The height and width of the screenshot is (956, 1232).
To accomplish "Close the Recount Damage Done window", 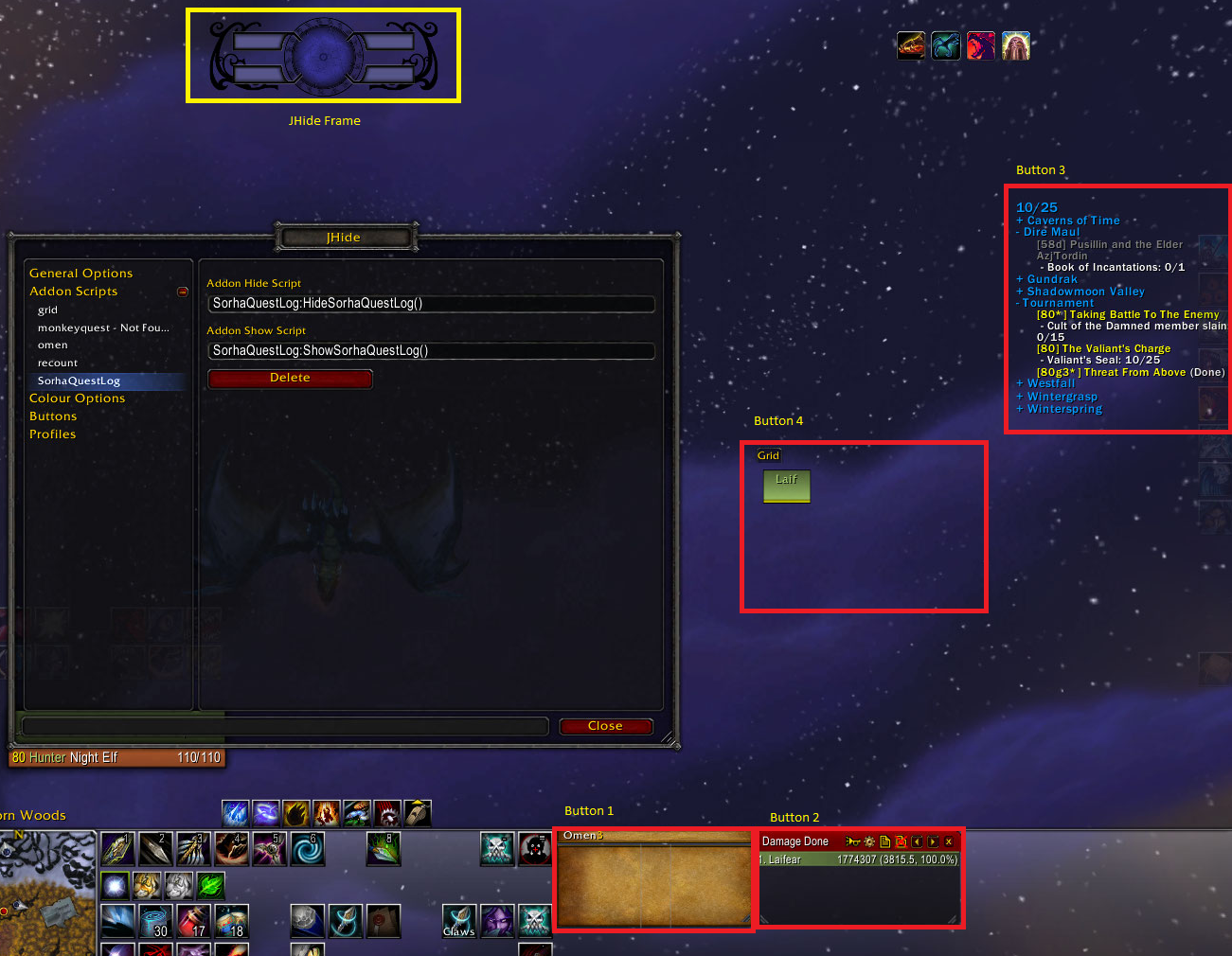I will click(x=949, y=841).
